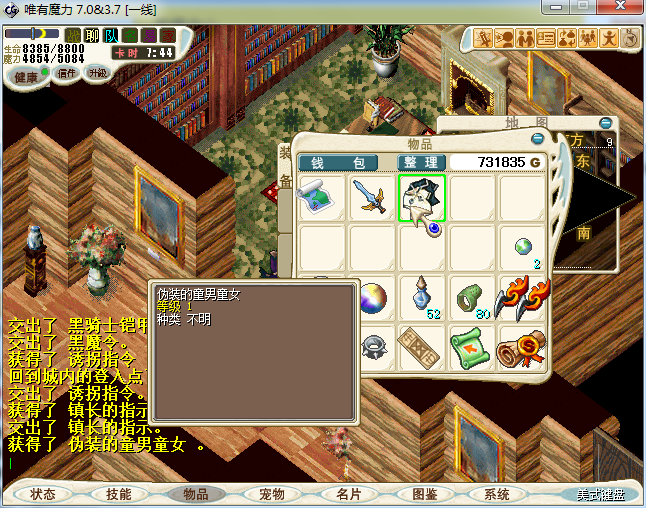This screenshot has width=646, height=508.
Task: Select the blue potion stack of 52
Action: [423, 298]
